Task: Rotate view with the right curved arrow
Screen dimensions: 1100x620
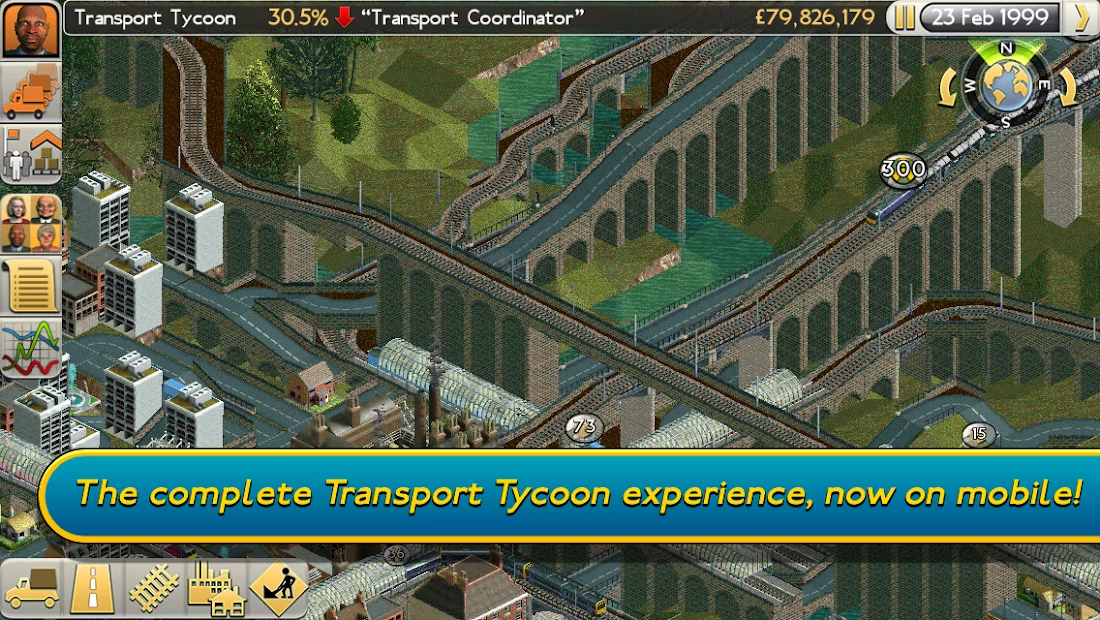Action: point(1062,88)
